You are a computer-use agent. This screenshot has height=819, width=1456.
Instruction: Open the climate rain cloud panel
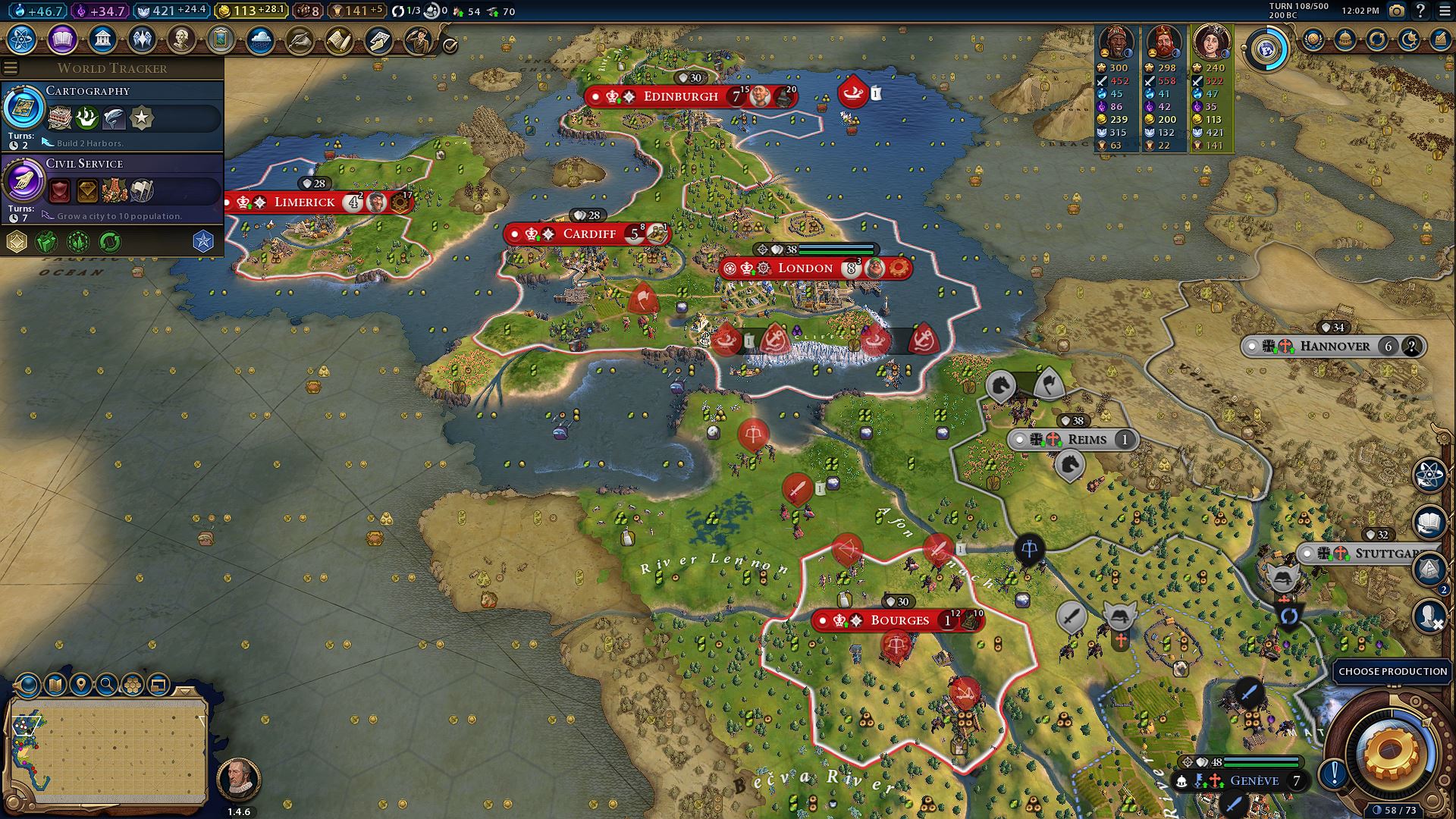[x=260, y=39]
